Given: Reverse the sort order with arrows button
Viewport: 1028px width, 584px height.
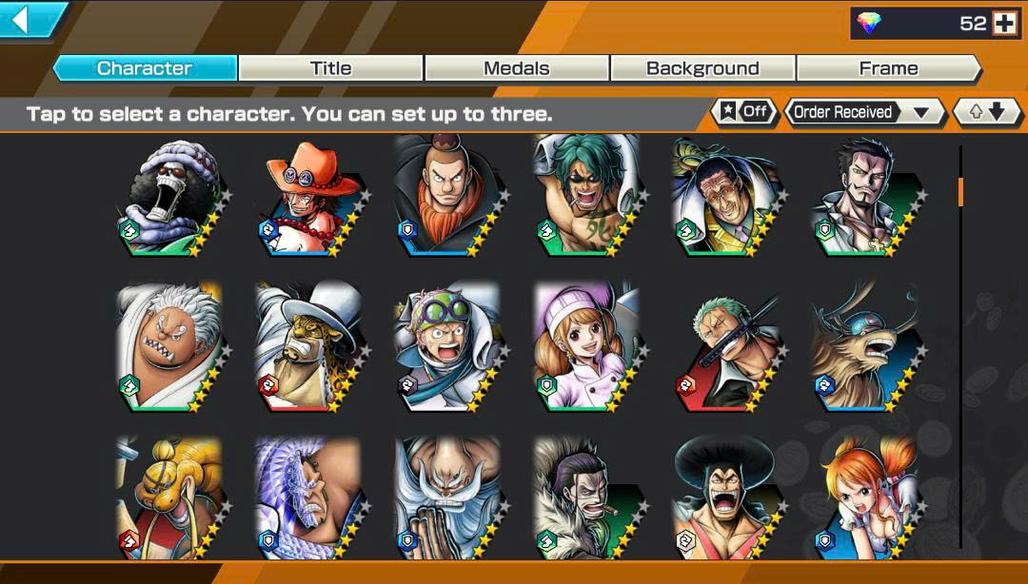Looking at the screenshot, I should click(986, 112).
